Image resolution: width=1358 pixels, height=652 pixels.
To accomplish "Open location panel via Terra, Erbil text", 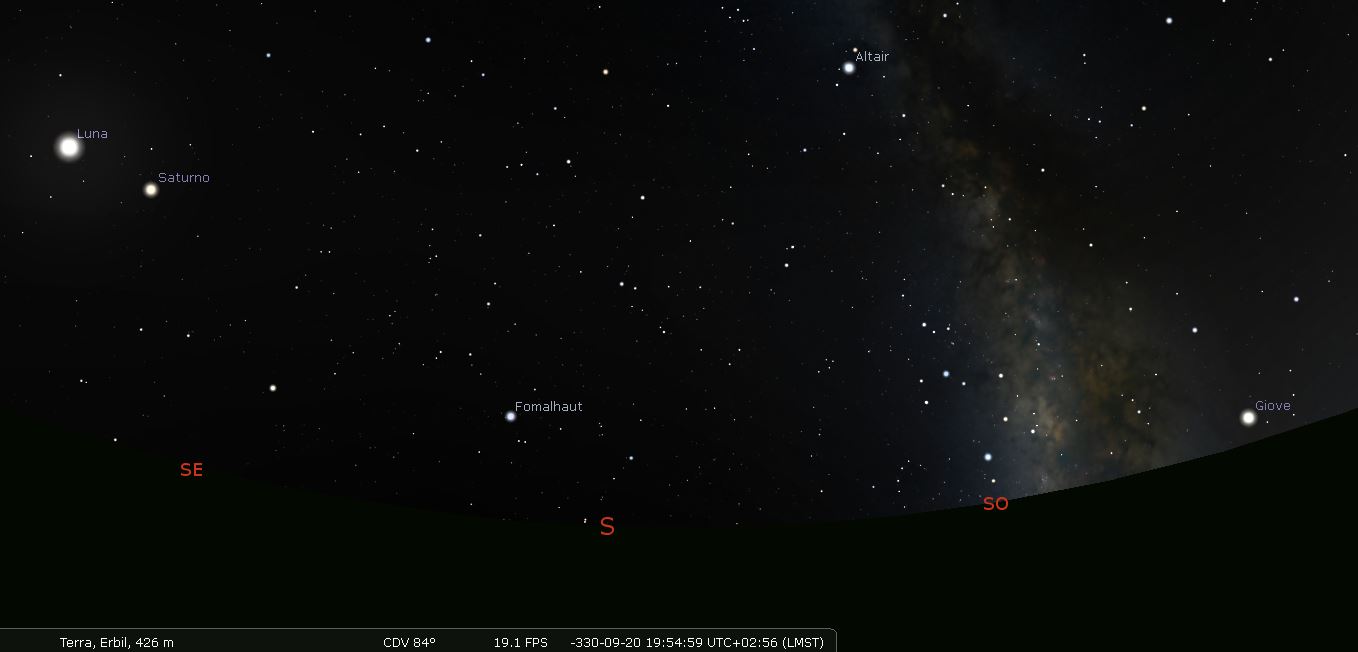I will 116,642.
